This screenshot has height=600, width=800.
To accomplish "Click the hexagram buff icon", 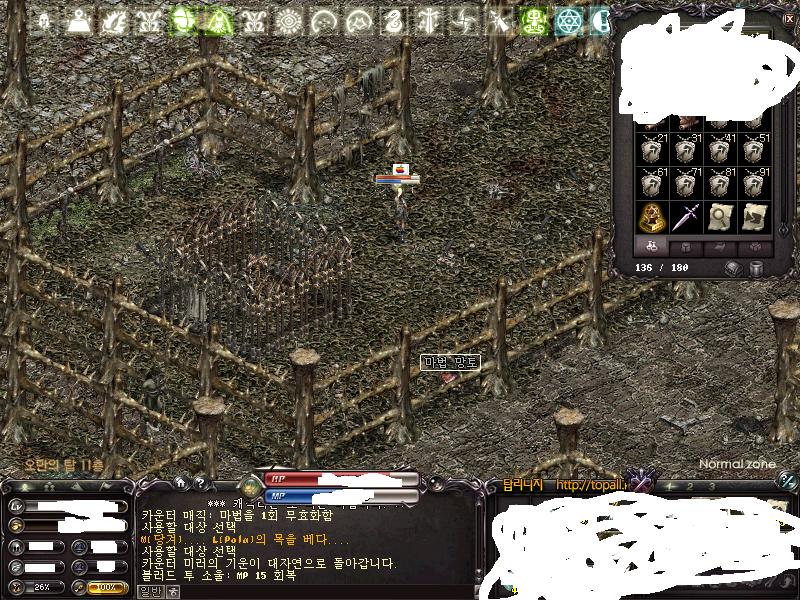I will pyautogui.click(x=570, y=21).
